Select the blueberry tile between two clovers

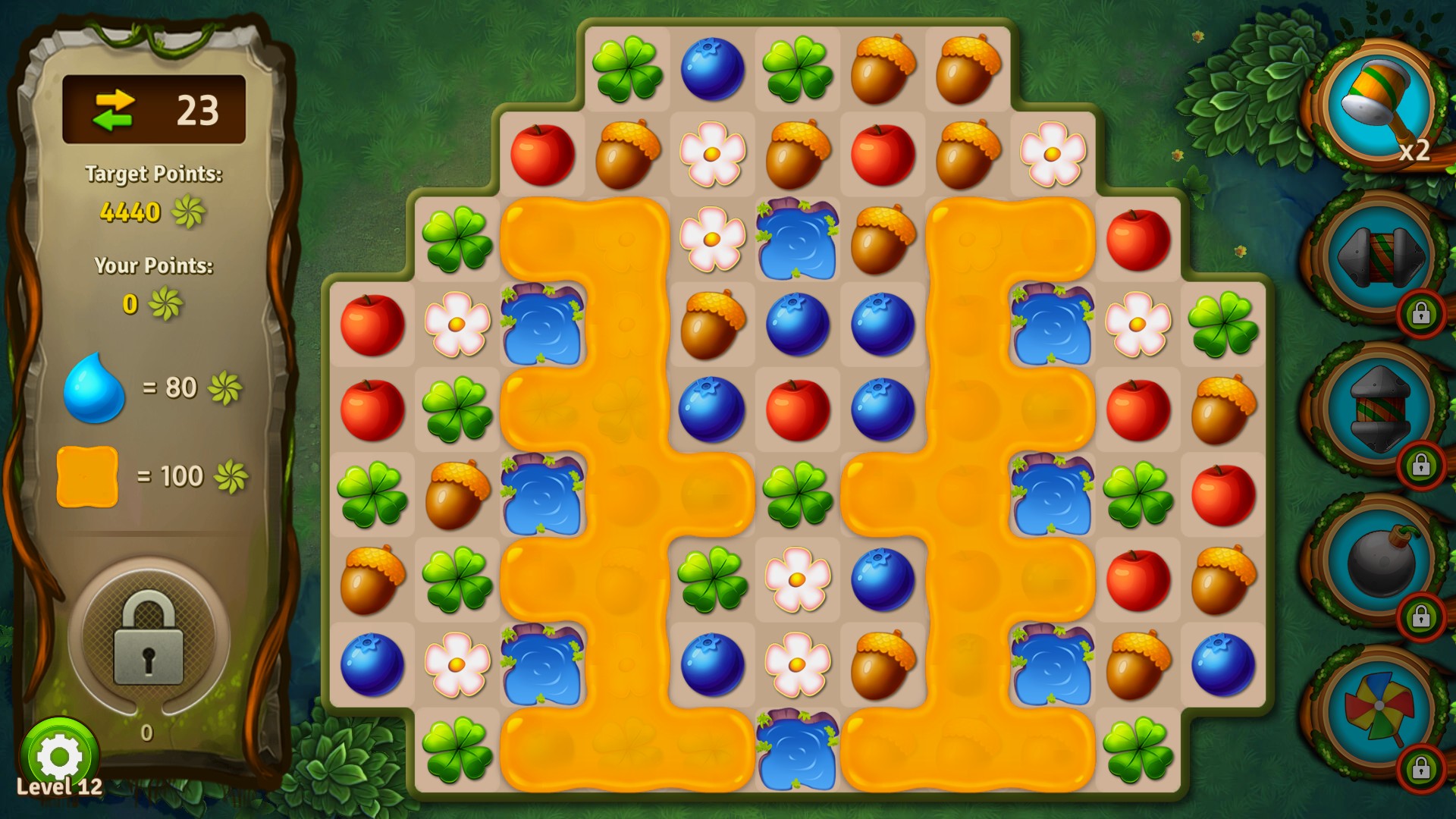click(712, 69)
